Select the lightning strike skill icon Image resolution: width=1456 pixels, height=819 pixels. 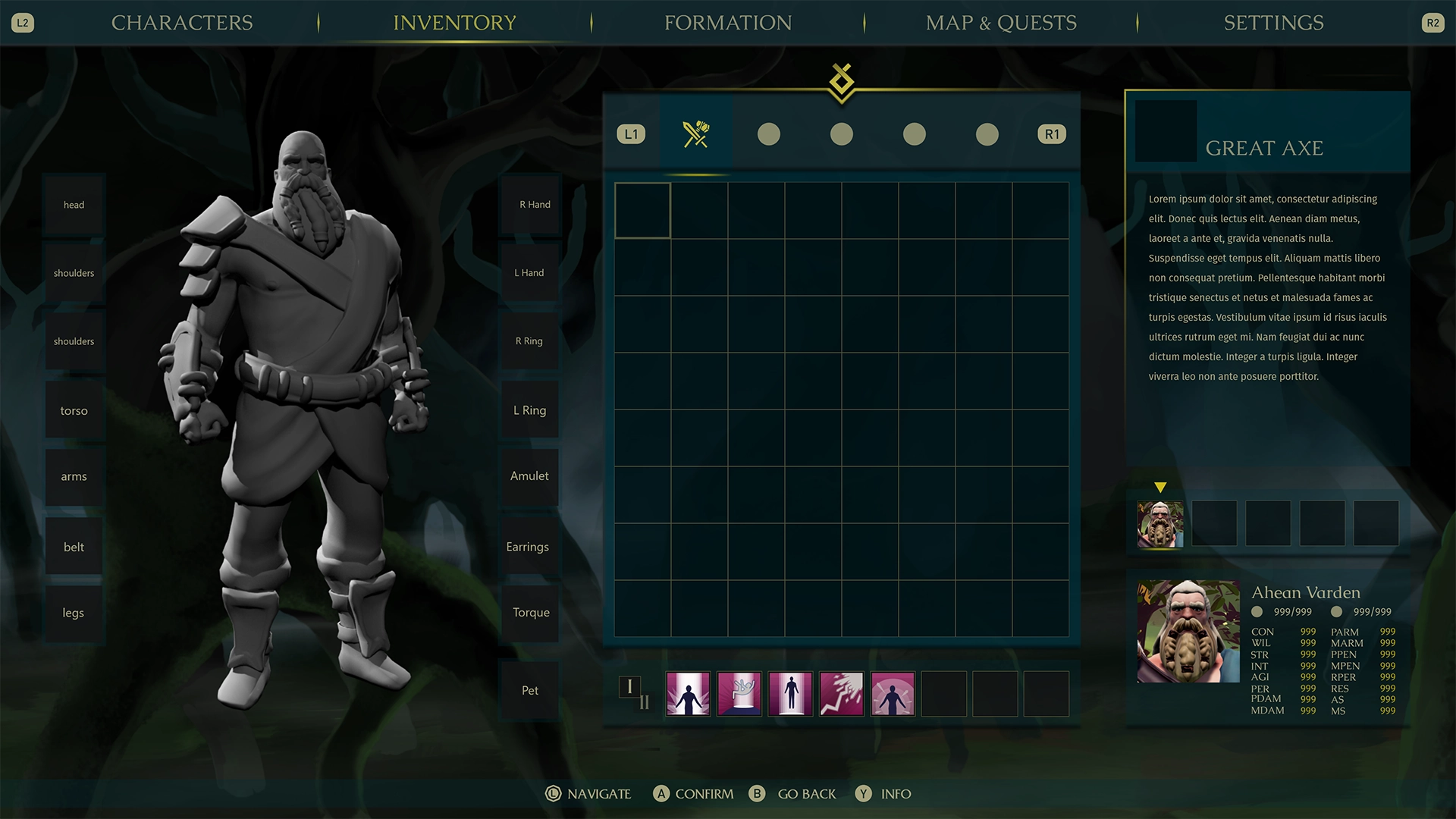pos(842,693)
